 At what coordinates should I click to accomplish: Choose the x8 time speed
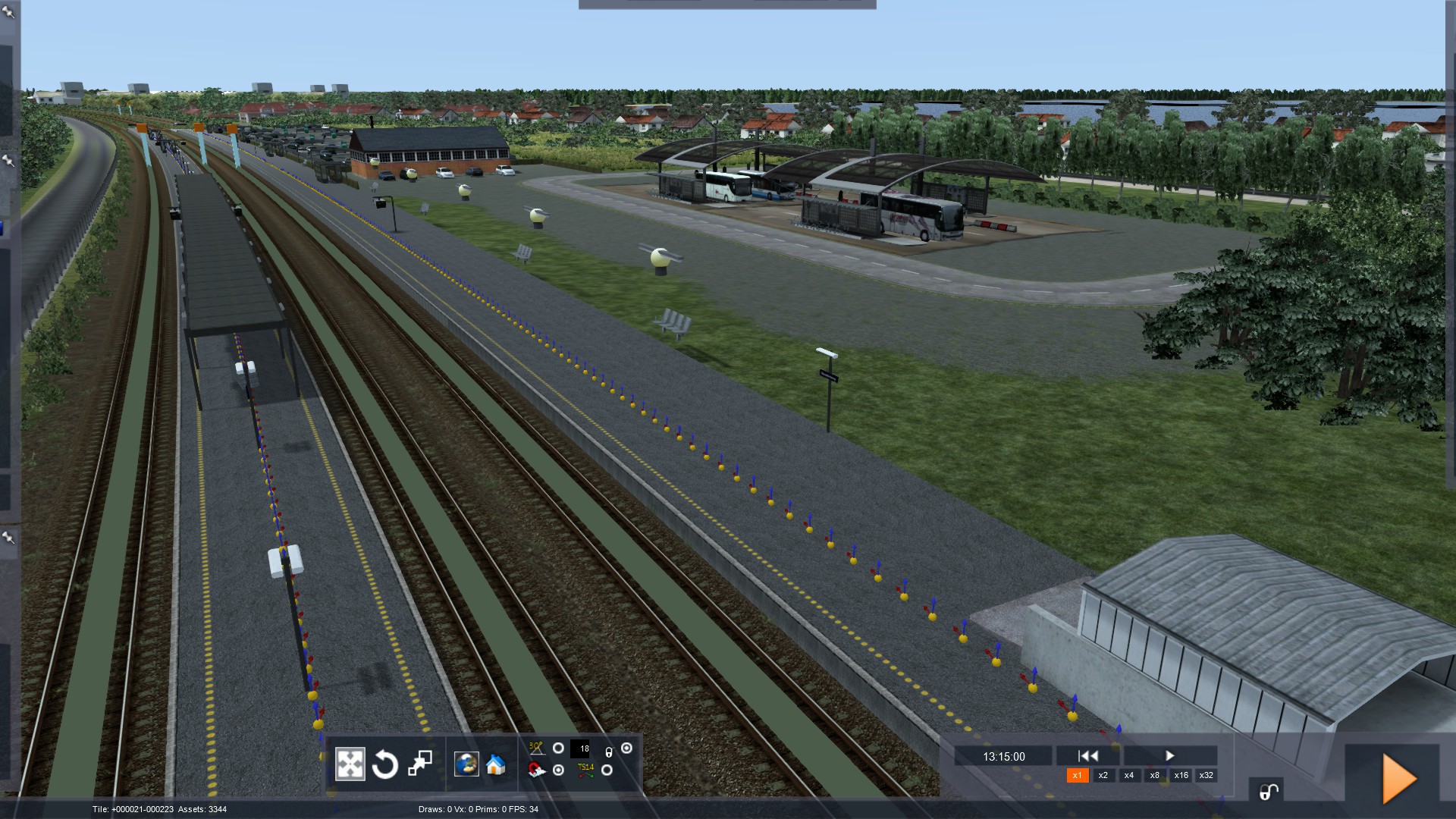pyautogui.click(x=1155, y=775)
